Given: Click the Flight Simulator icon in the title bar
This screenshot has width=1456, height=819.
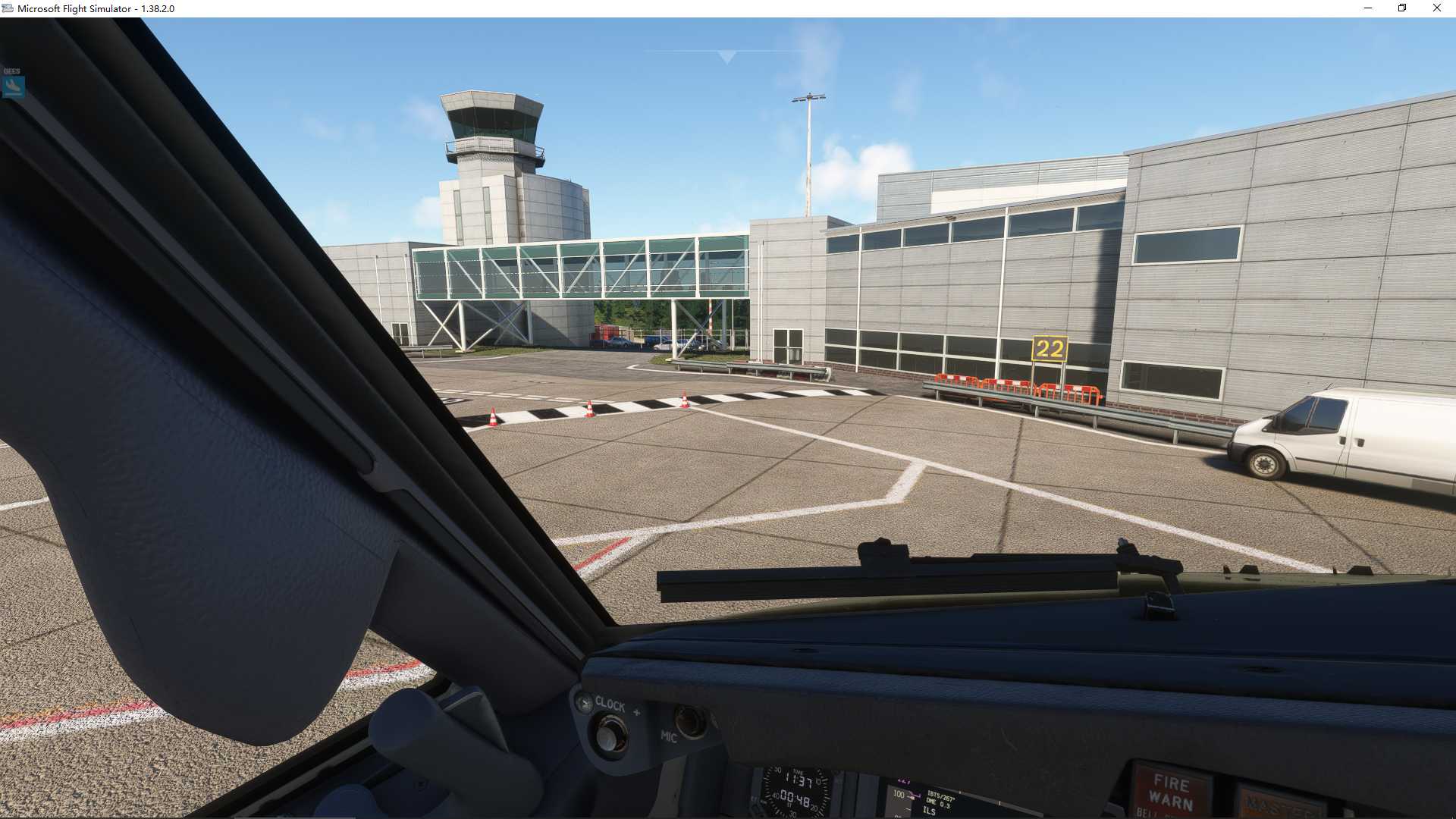Looking at the screenshot, I should [x=8, y=8].
